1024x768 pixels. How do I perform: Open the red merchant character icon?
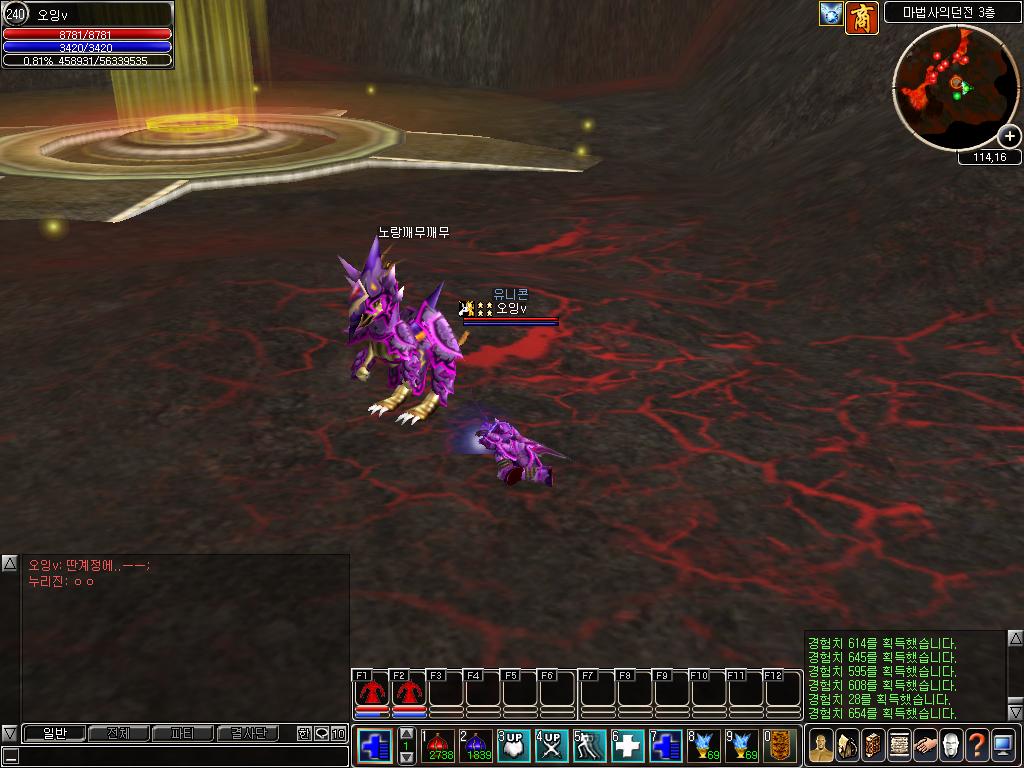(862, 16)
